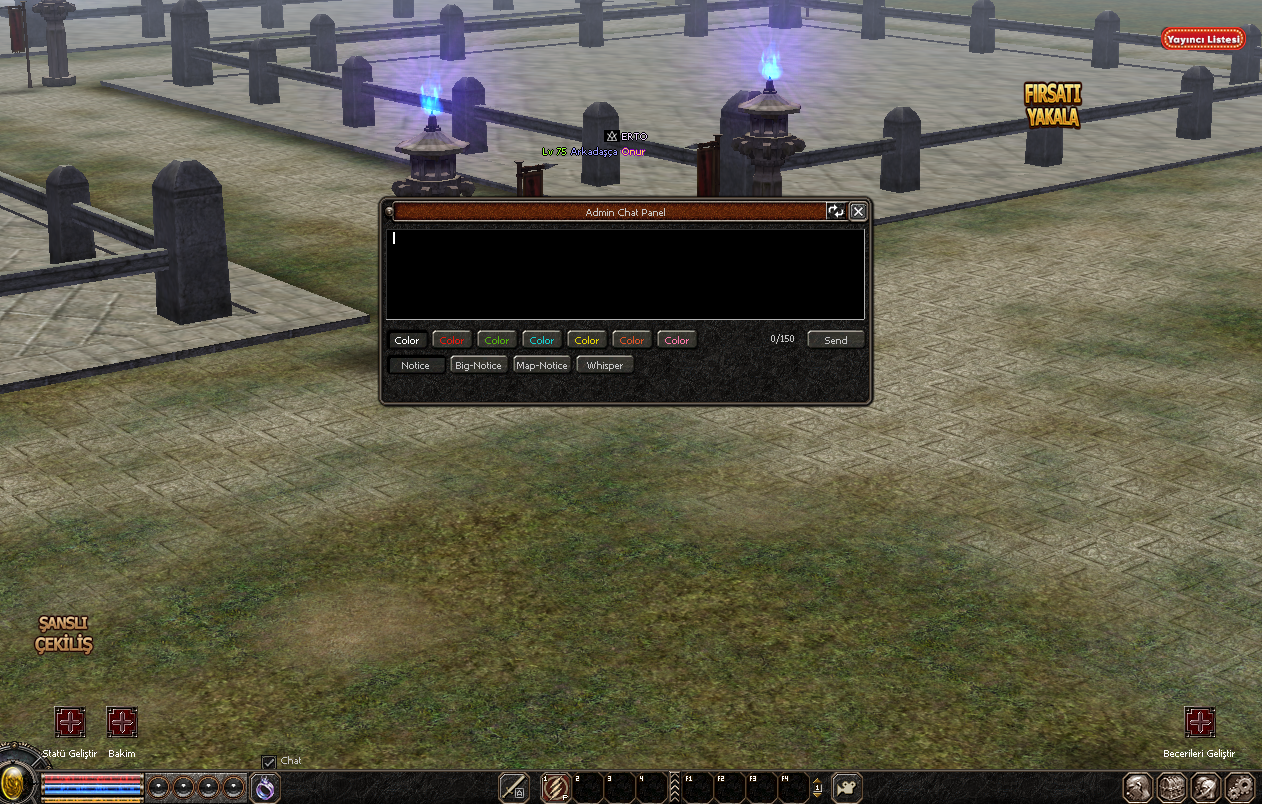The image size is (1262, 804).
Task: Choose the cyan Color button
Action: pos(542,340)
